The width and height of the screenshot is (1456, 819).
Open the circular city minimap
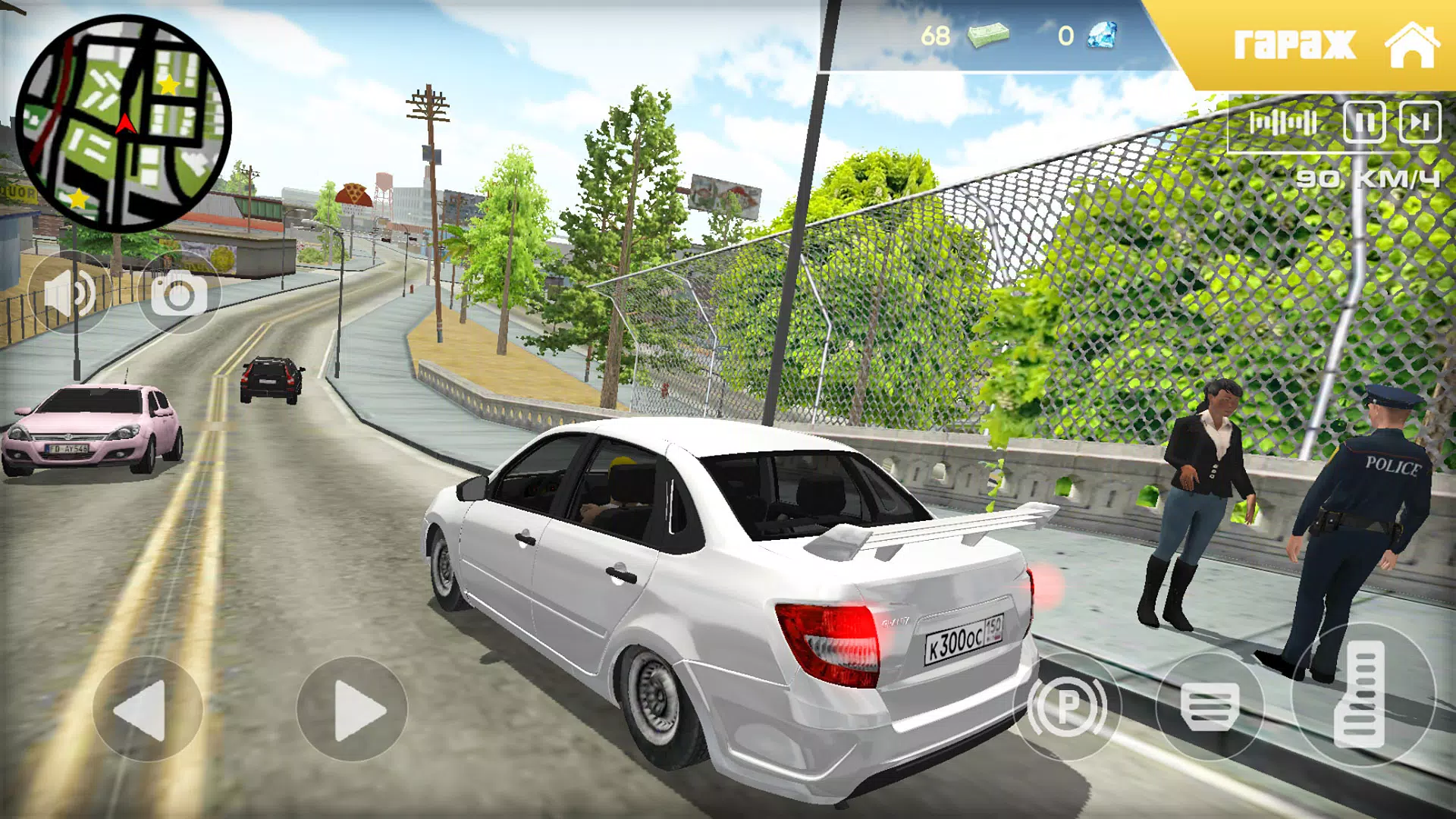(123, 123)
